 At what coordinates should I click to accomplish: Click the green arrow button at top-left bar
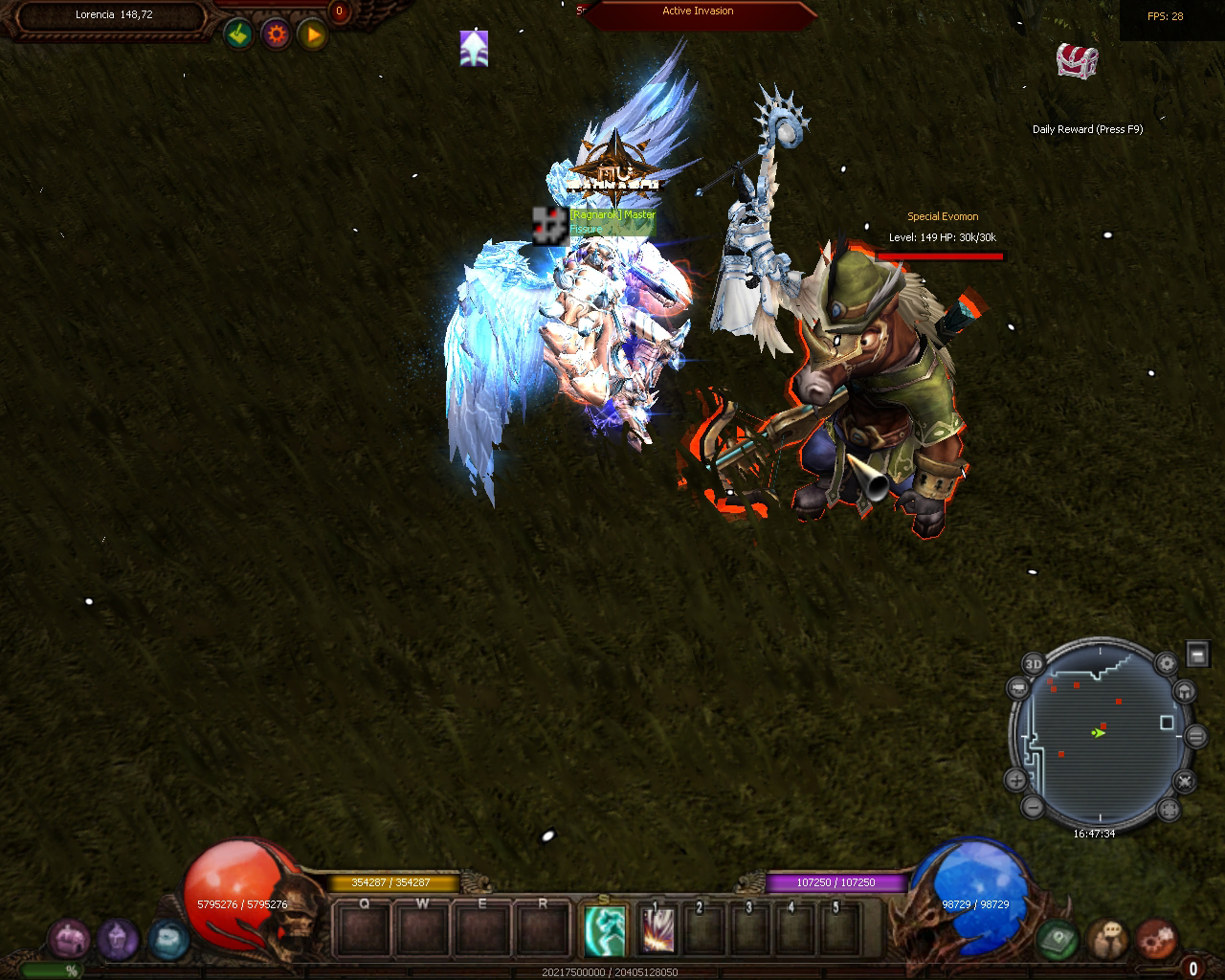point(239,35)
